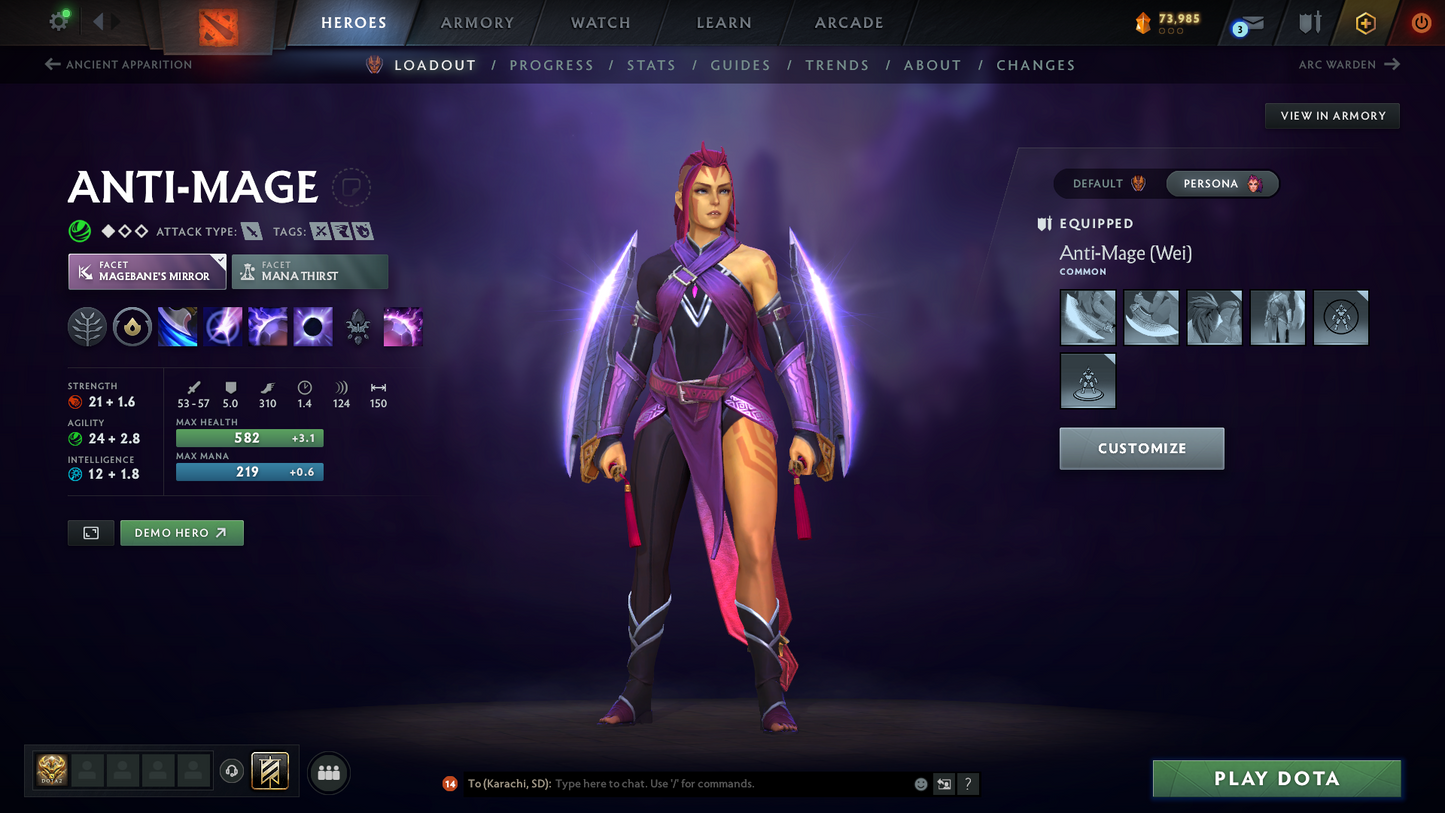The image size is (1445, 813).
Task: View the Mana Break ability icon
Action: [x=177, y=326]
